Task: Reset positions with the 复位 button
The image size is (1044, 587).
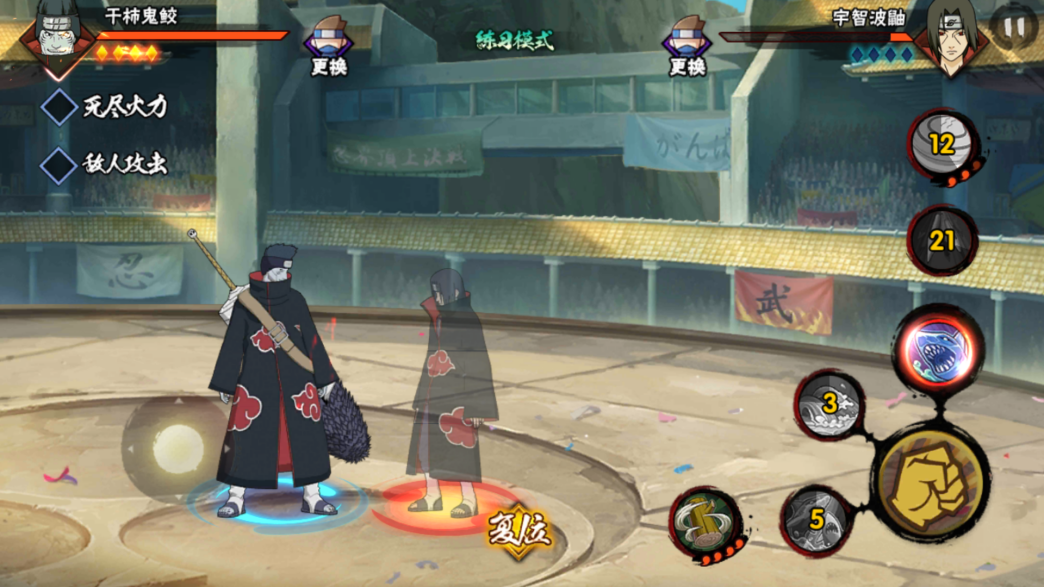Action: coord(519,531)
